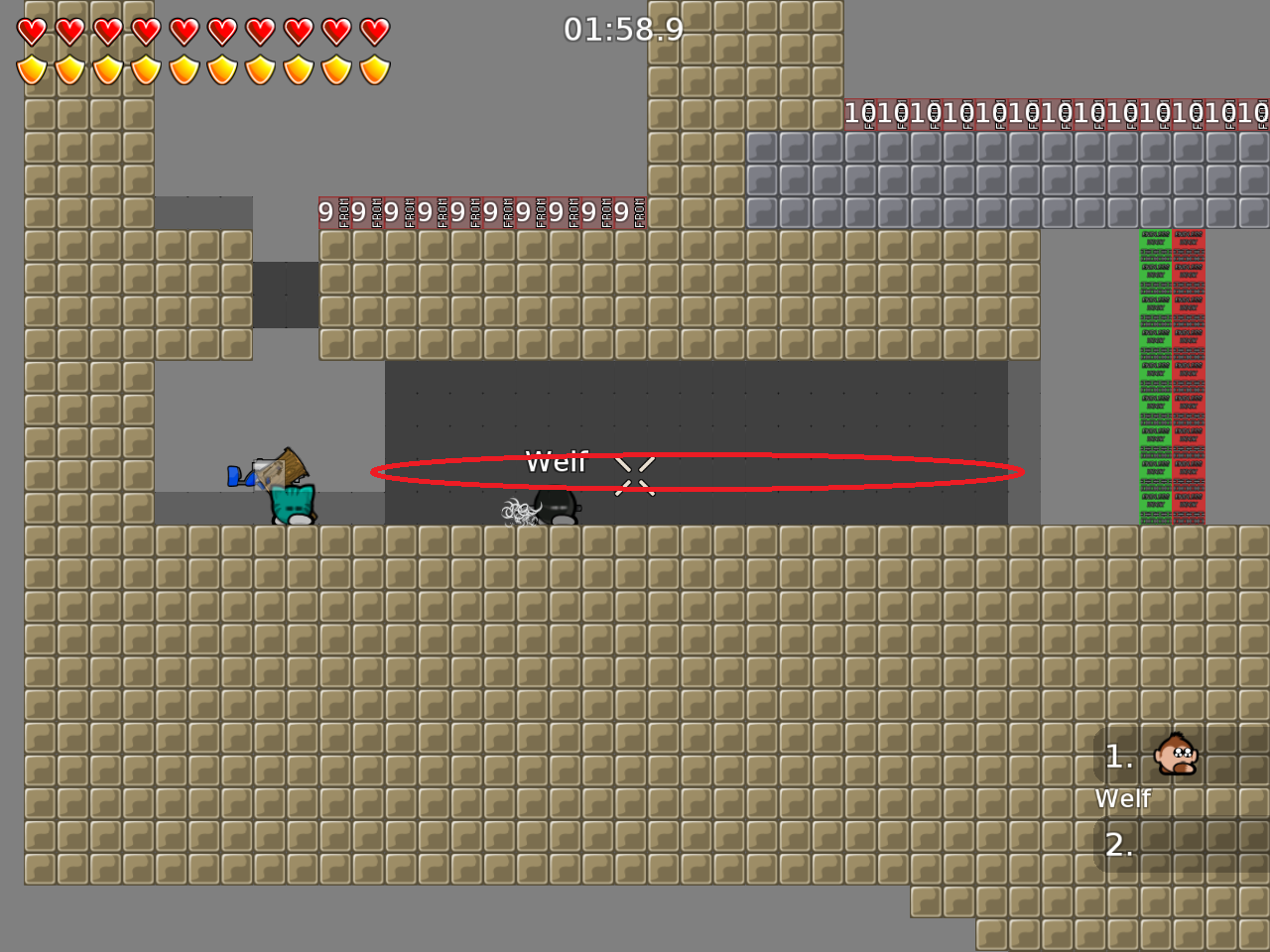Viewport: 1270px width, 952px height.
Task: Click the first red heart icon
Action: click(31, 31)
